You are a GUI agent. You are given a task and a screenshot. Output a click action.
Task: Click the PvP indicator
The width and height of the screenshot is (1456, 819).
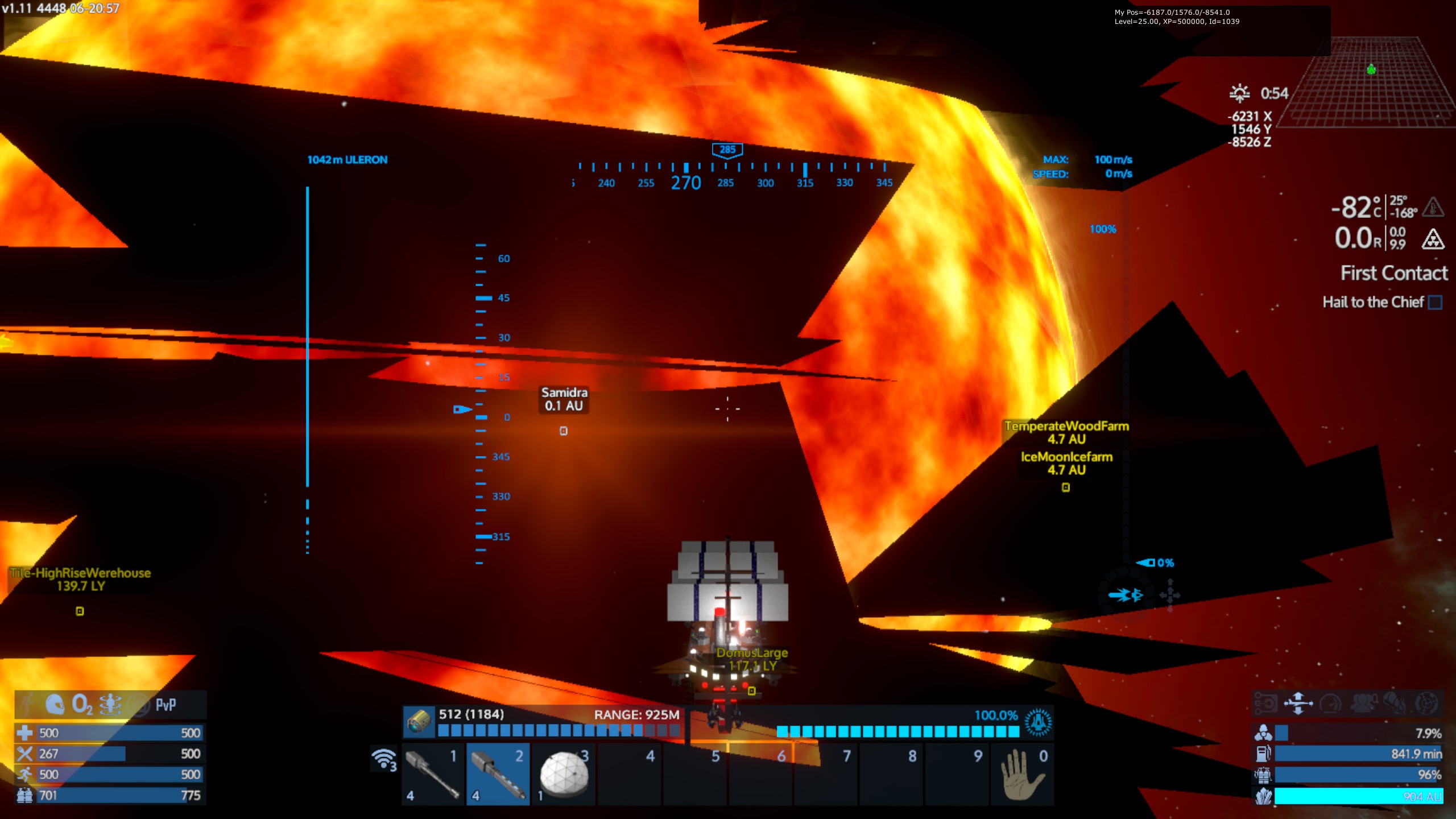coord(166,705)
